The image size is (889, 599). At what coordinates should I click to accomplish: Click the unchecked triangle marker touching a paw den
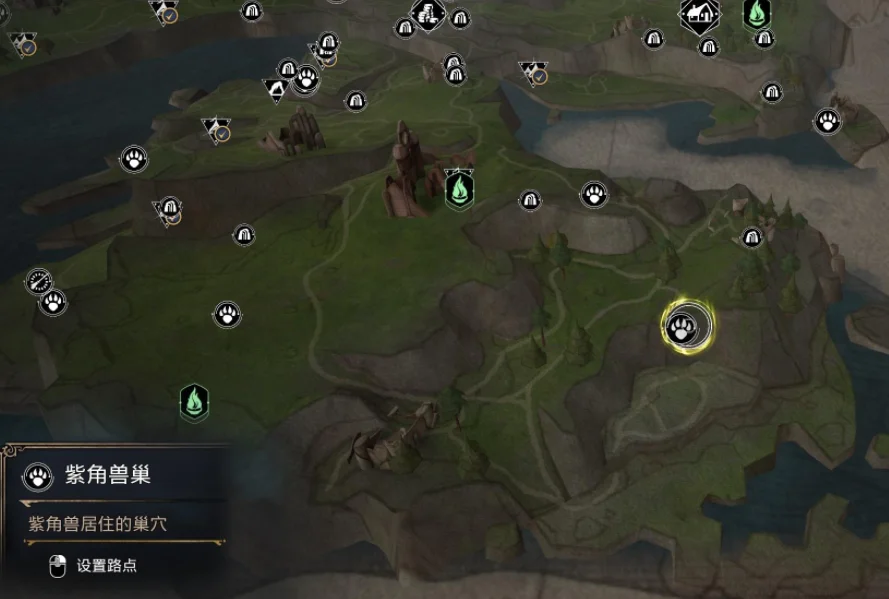tap(277, 89)
